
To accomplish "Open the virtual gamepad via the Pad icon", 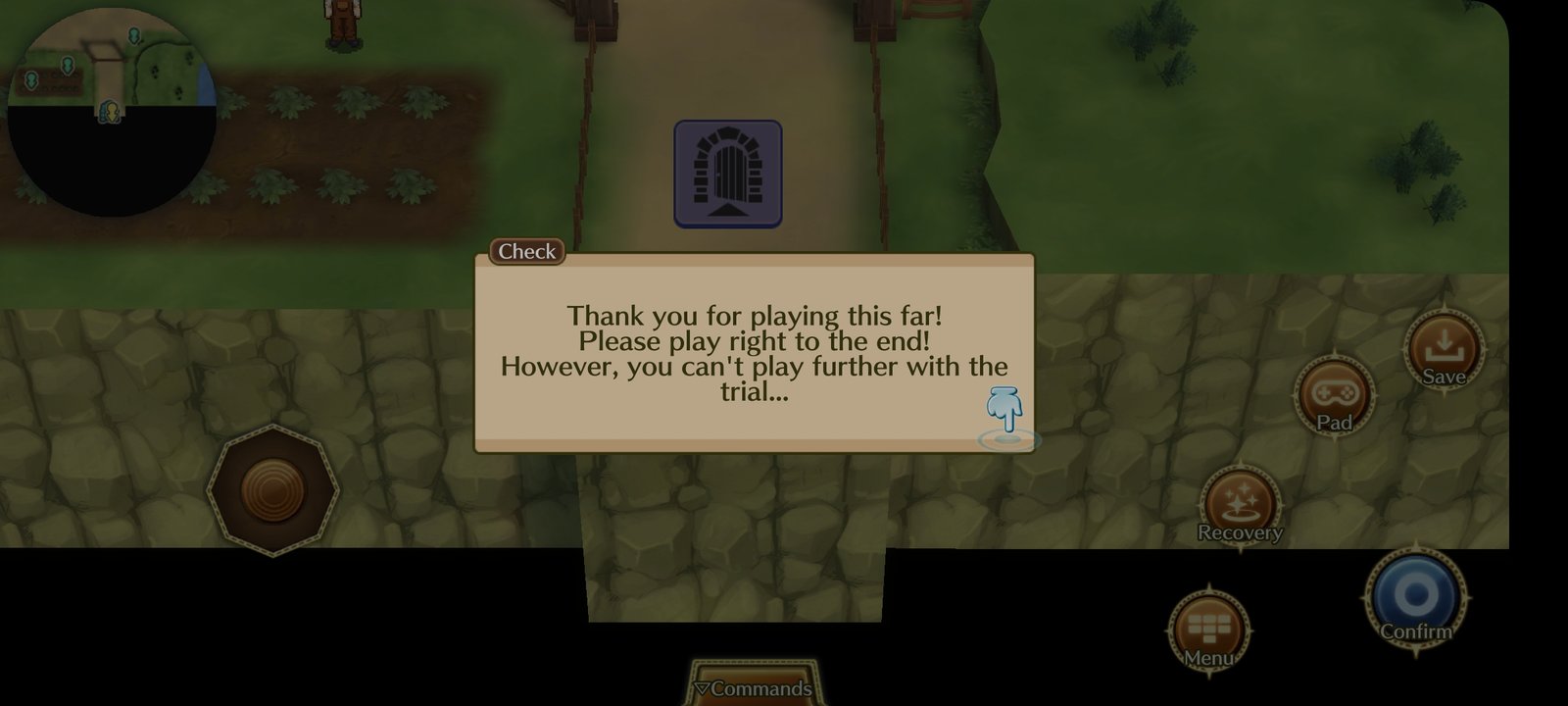I will point(1335,396).
